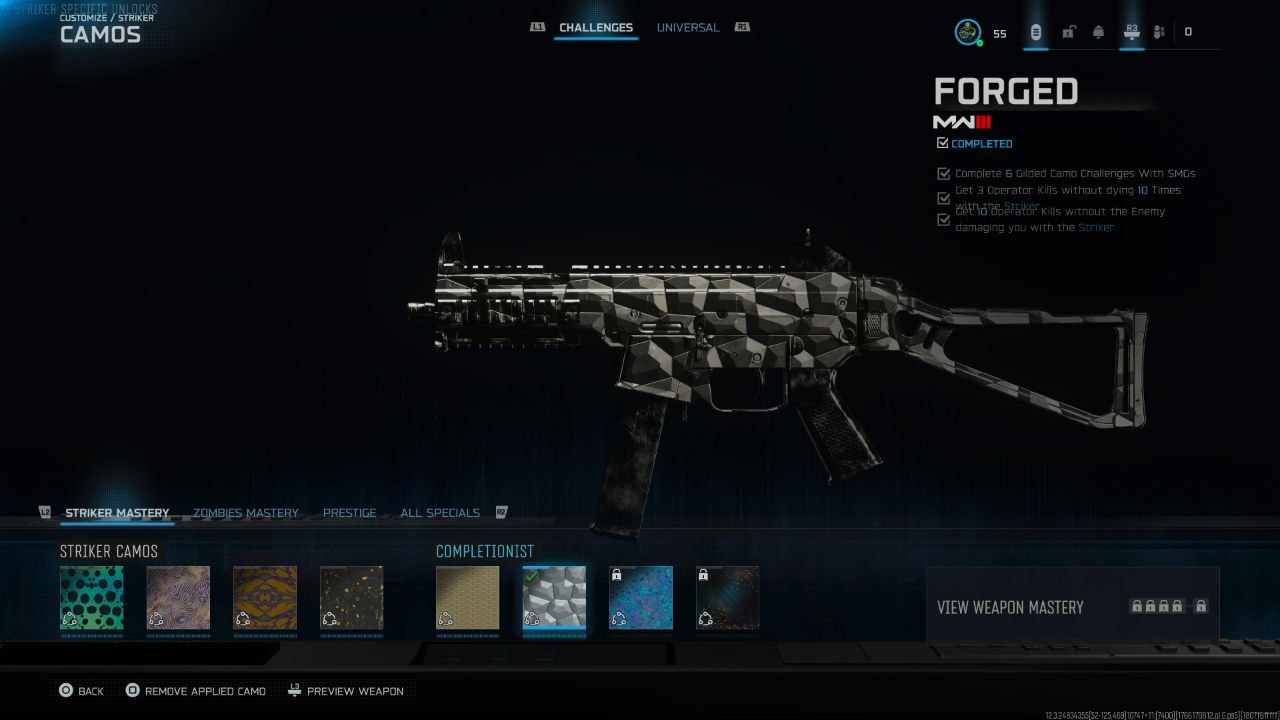
Task: Select the green black-spotted camo
Action: [92, 598]
